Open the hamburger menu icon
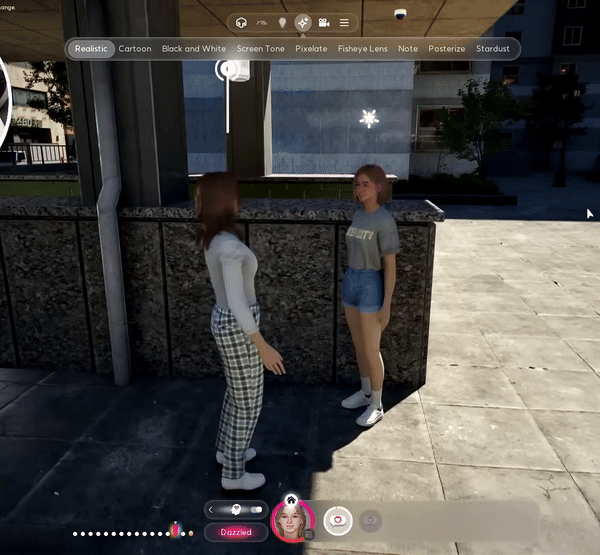This screenshot has height=555, width=600. point(345,22)
